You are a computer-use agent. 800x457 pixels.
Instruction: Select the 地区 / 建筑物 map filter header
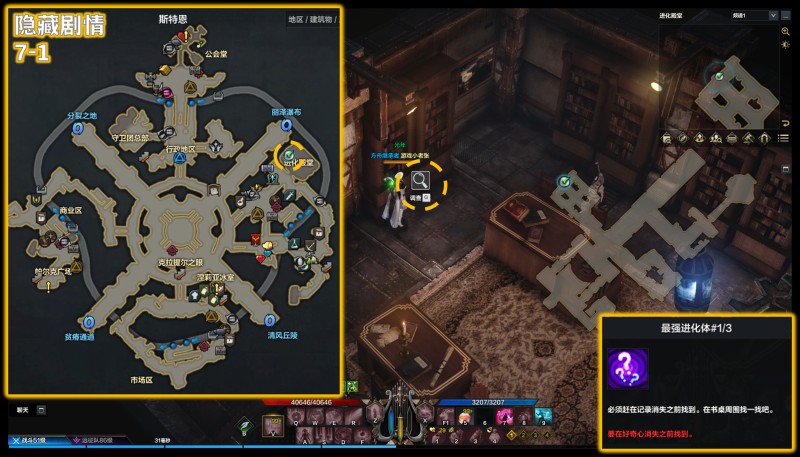coord(310,19)
